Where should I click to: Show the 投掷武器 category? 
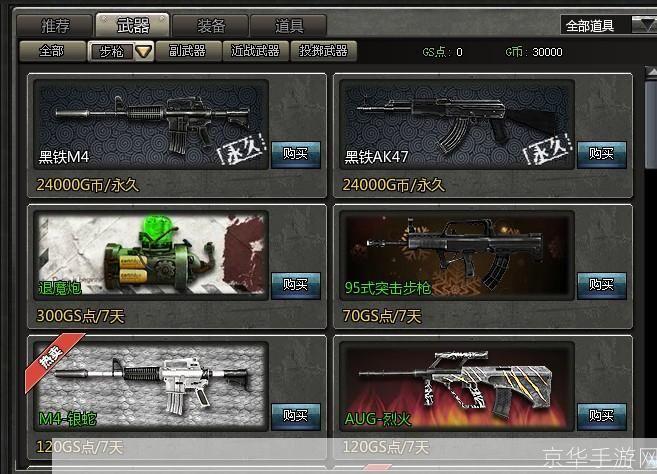coord(323,51)
